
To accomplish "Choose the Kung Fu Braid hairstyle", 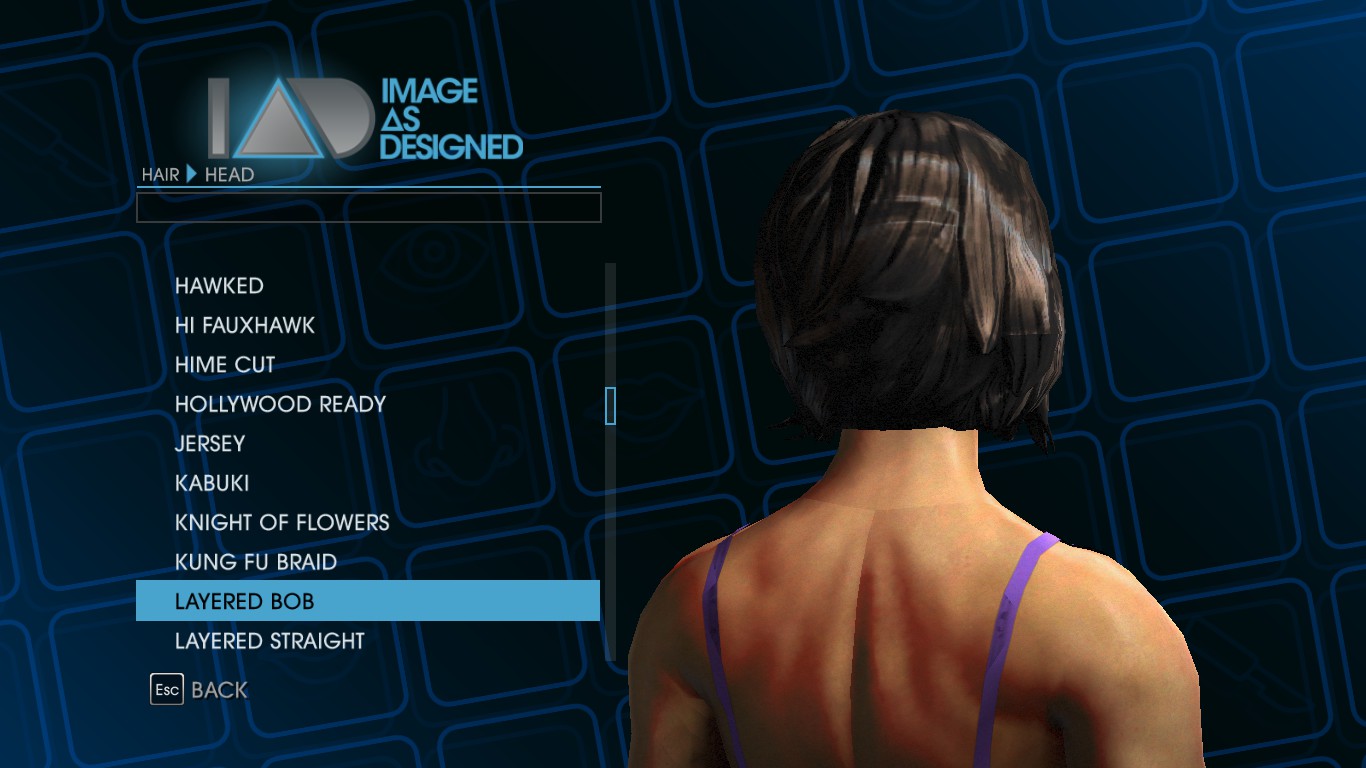I will 256,562.
